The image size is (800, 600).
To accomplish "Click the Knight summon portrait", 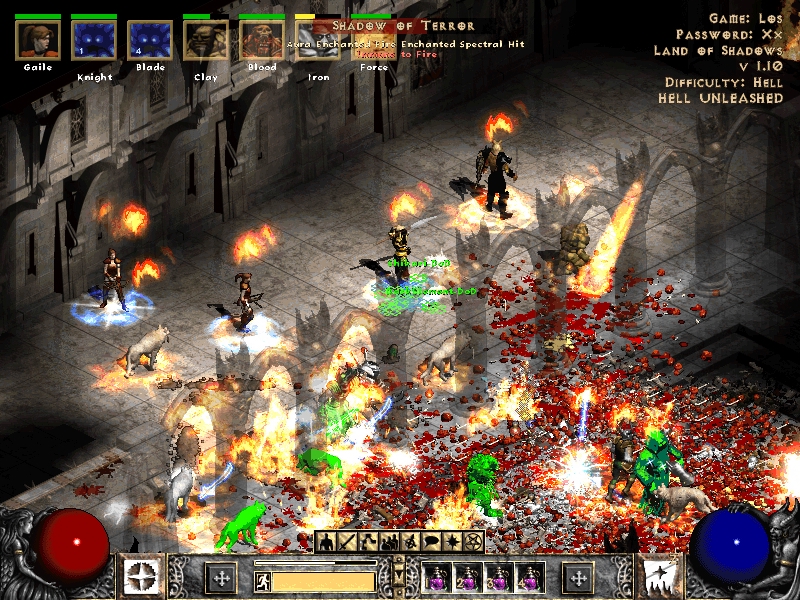I will pyautogui.click(x=94, y=41).
